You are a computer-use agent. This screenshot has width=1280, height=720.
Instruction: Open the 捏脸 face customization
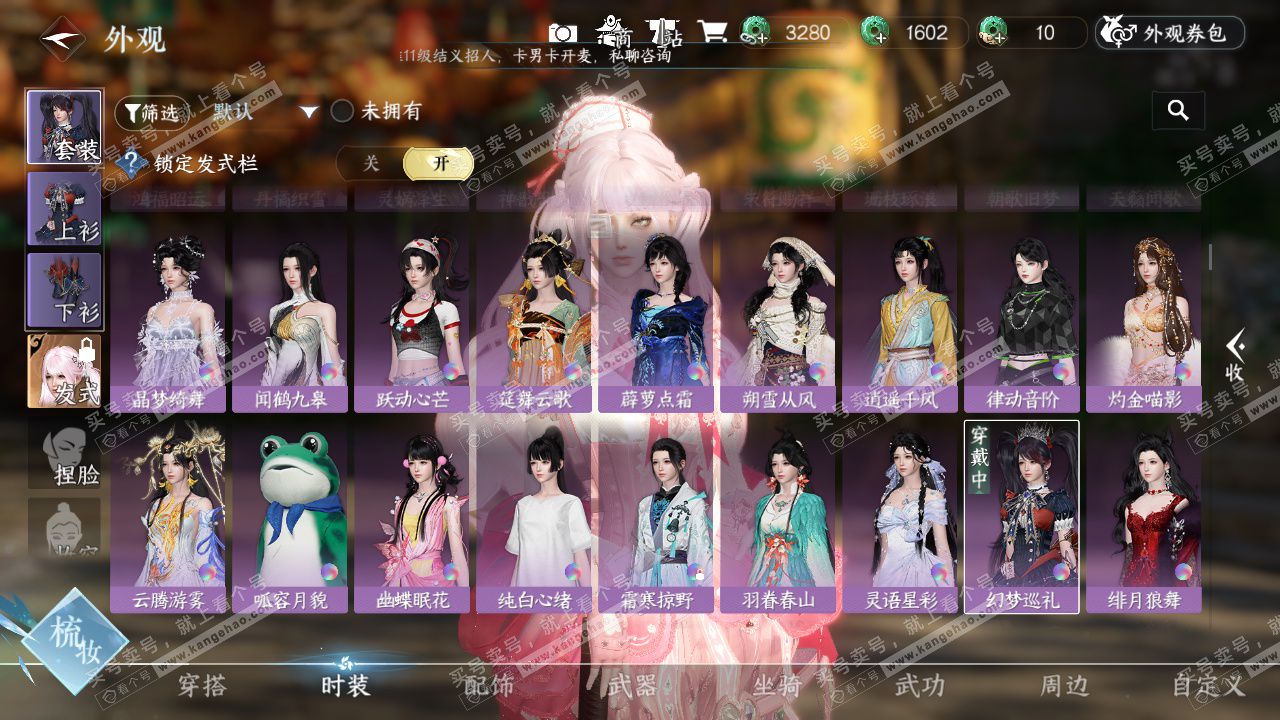(x=65, y=455)
